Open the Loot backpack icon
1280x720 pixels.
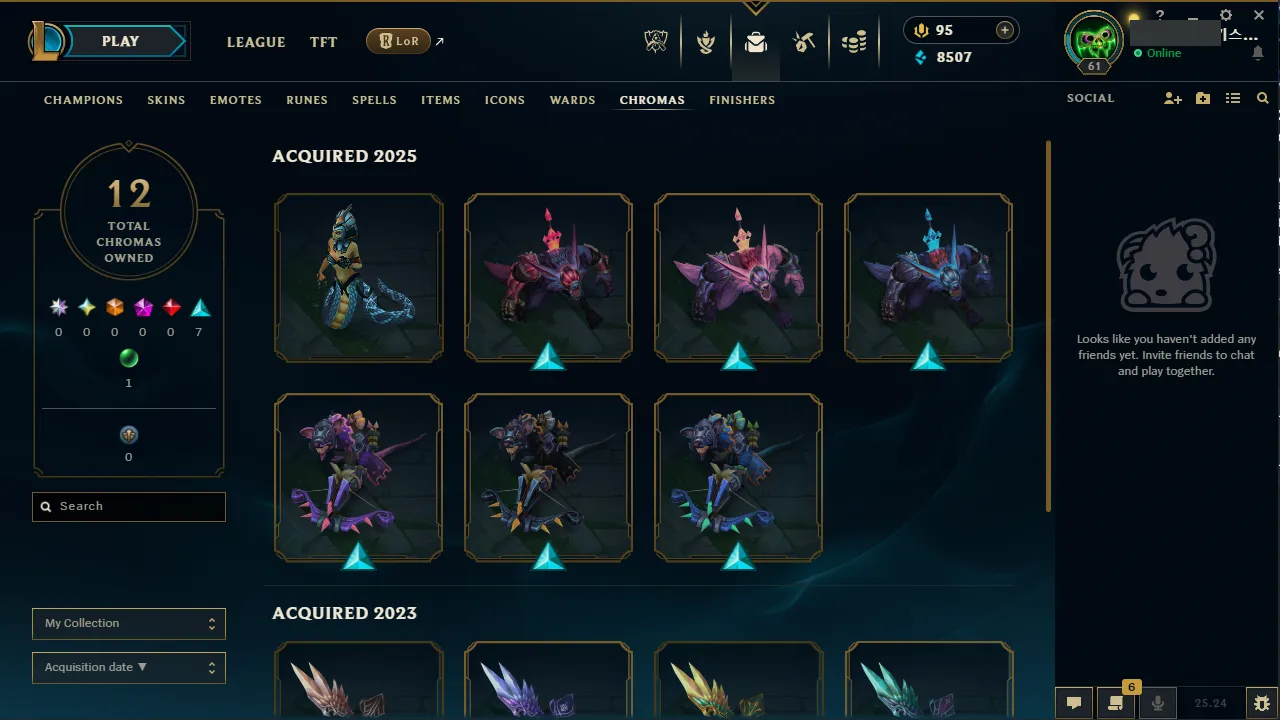point(755,41)
